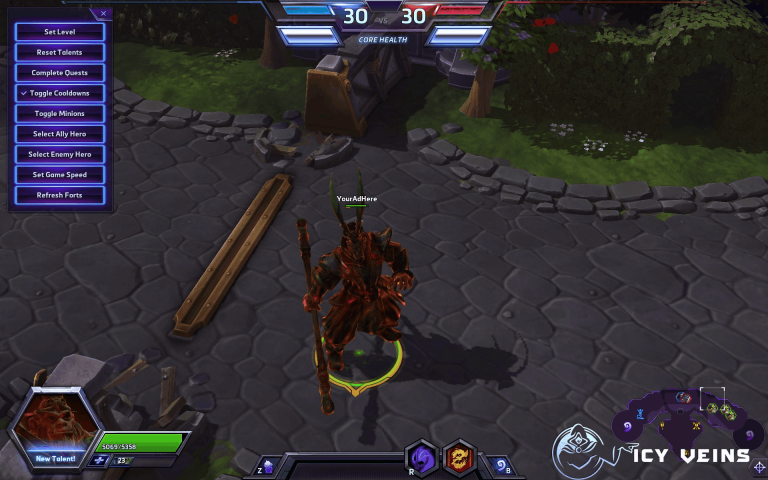The image size is (768, 480).
Task: Click the Set Level button
Action: pyautogui.click(x=60, y=32)
